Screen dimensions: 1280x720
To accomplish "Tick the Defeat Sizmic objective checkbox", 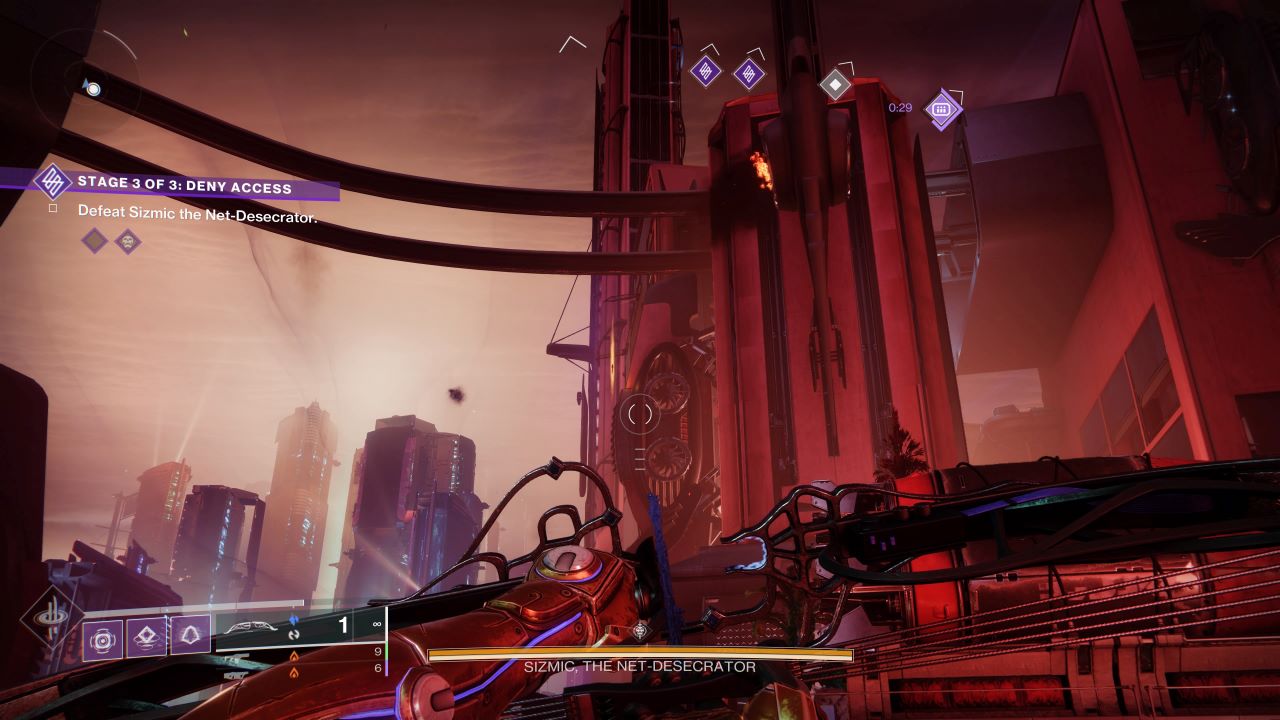I will coord(53,209).
